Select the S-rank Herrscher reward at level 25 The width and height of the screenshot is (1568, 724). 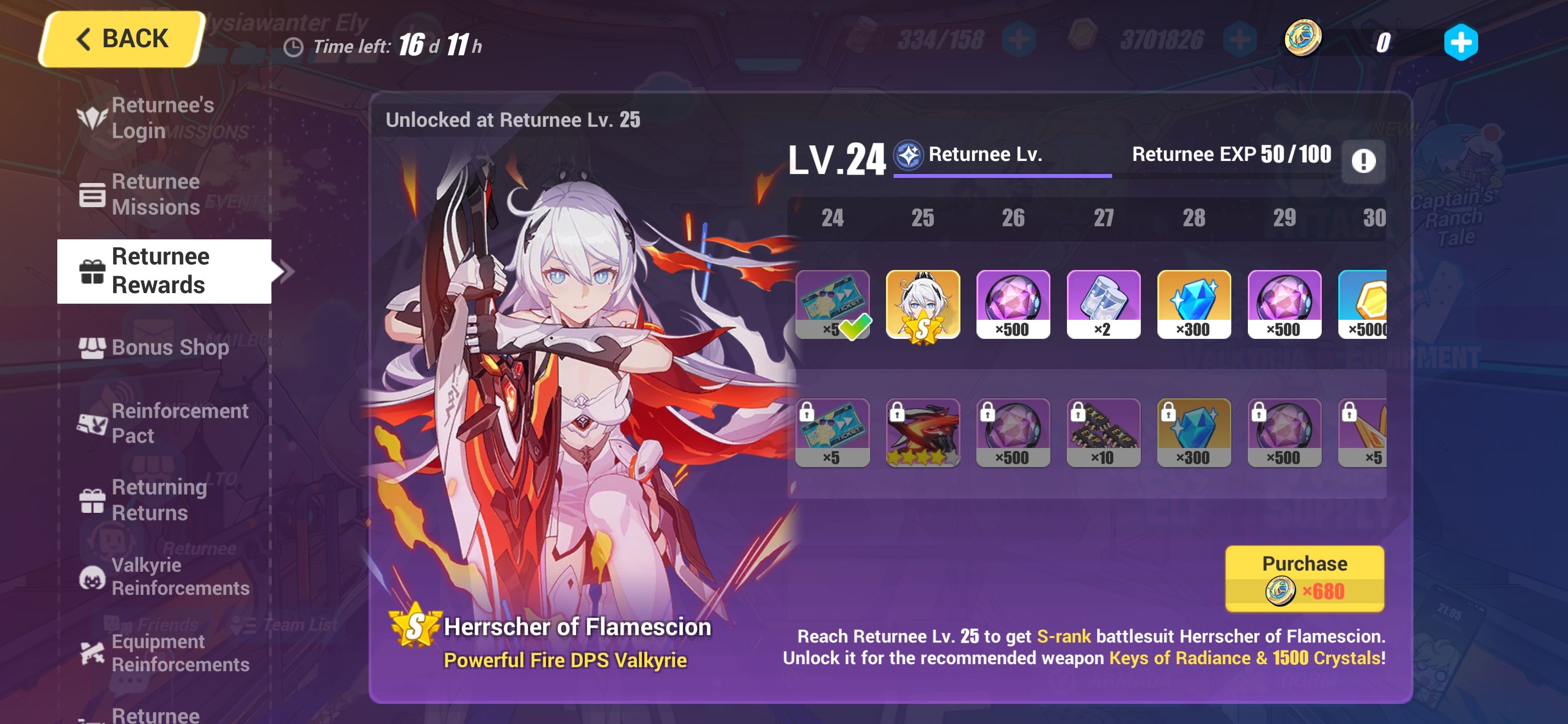[923, 305]
